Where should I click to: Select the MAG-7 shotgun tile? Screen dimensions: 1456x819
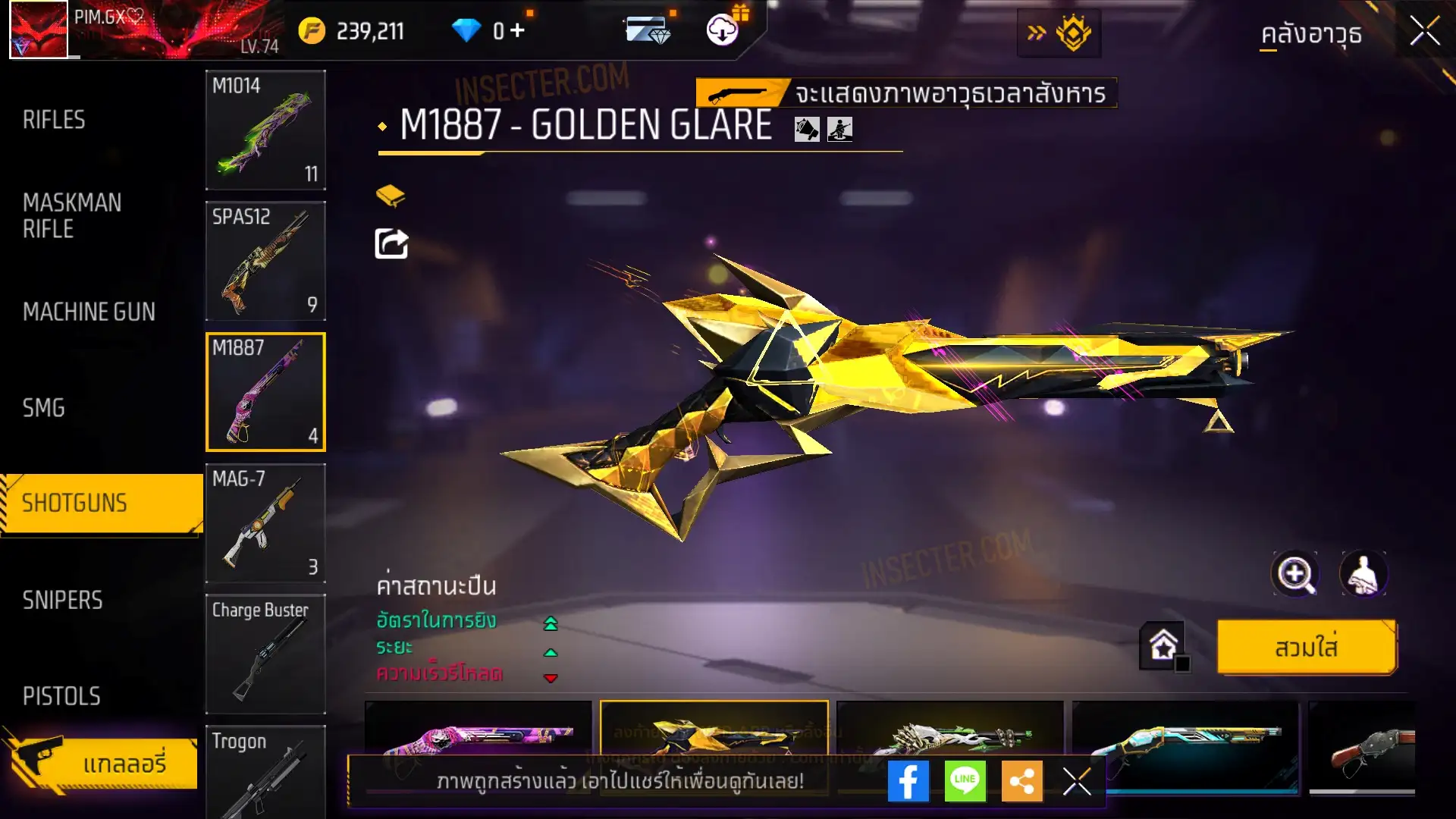(265, 523)
